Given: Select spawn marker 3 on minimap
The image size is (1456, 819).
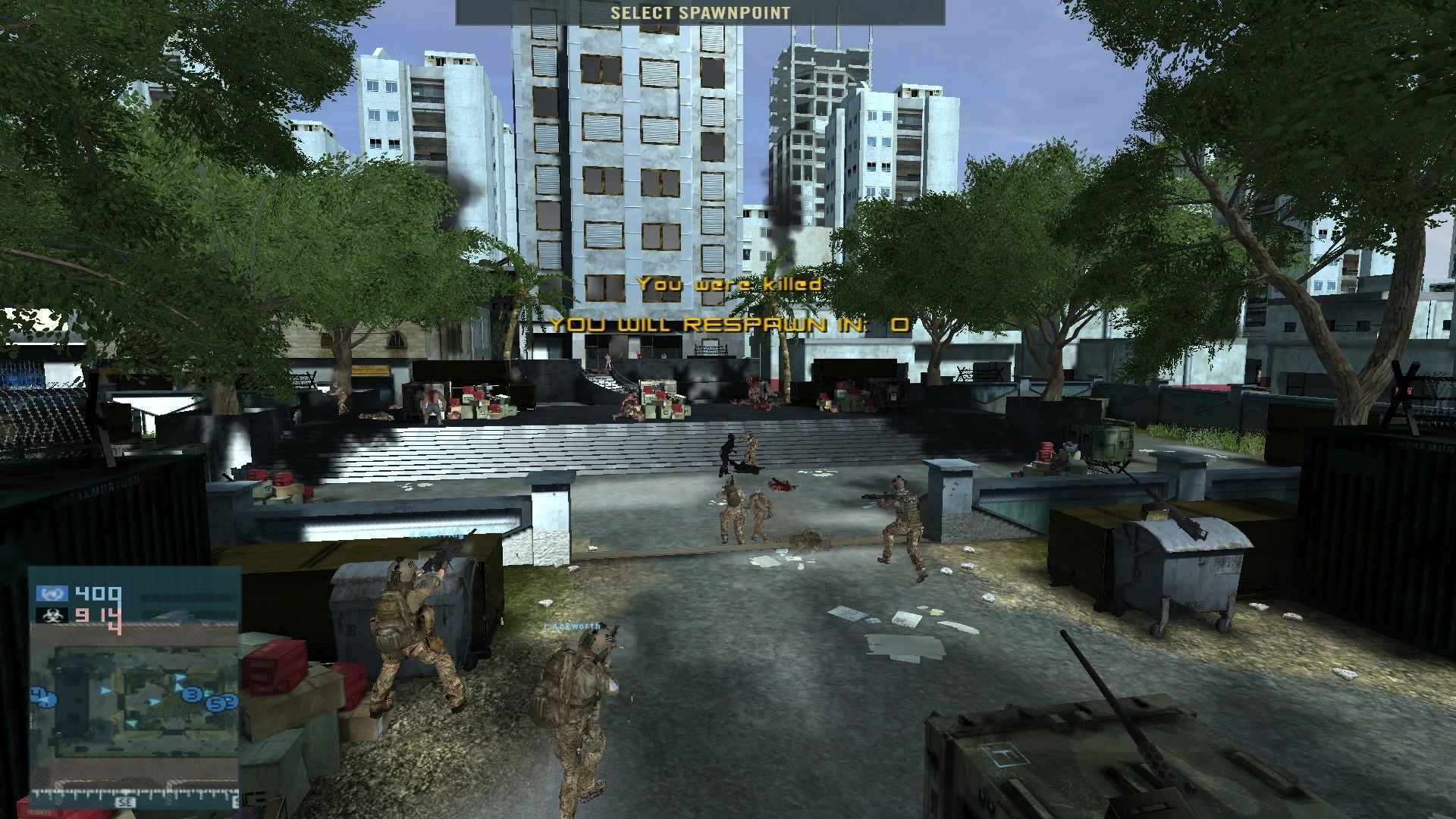Looking at the screenshot, I should click(193, 695).
